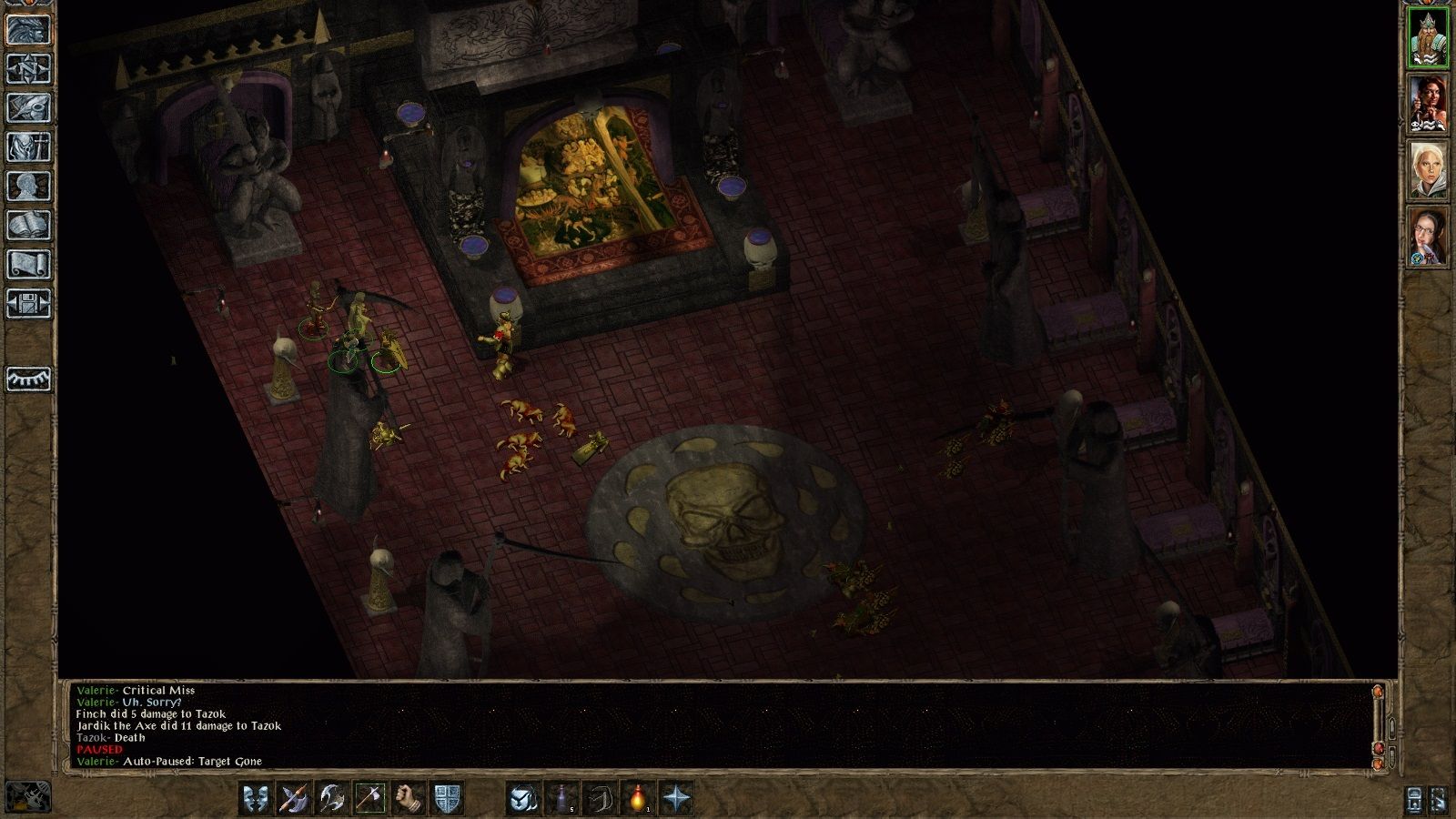Open the save and options floppy button
Viewport: 1456px width, 819px height.
pos(28,303)
